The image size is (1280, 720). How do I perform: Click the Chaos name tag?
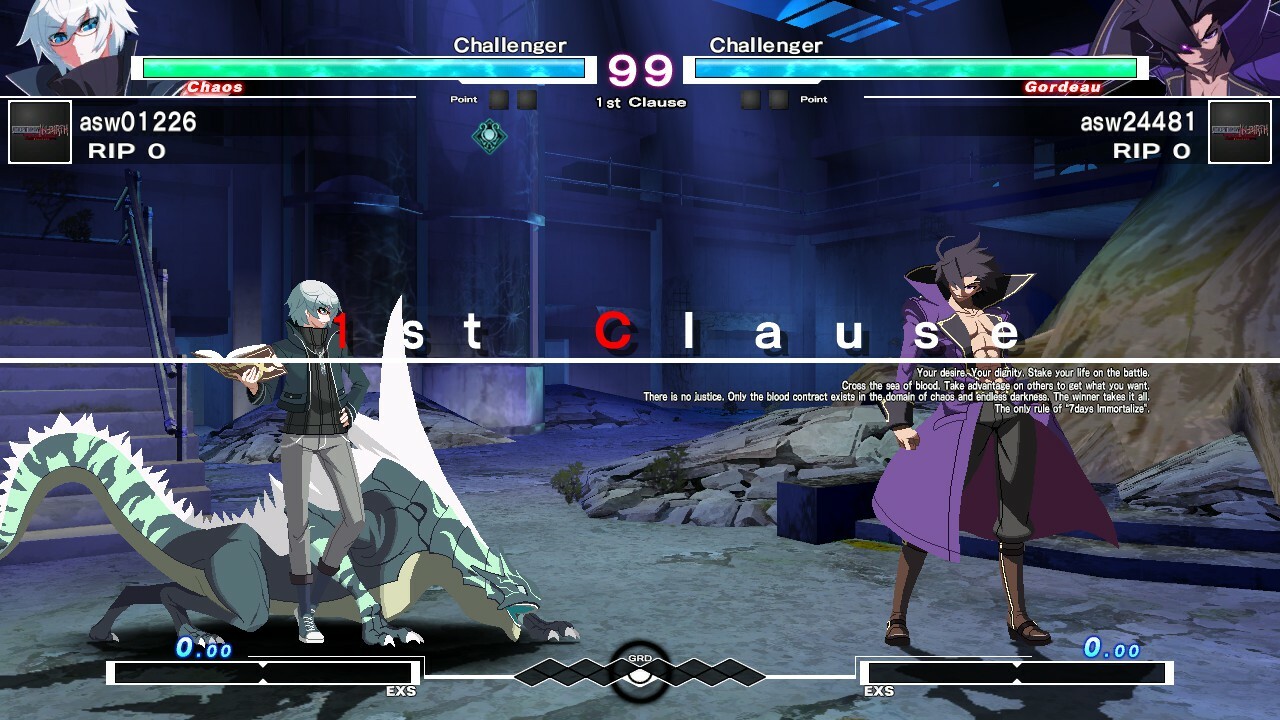click(x=213, y=86)
